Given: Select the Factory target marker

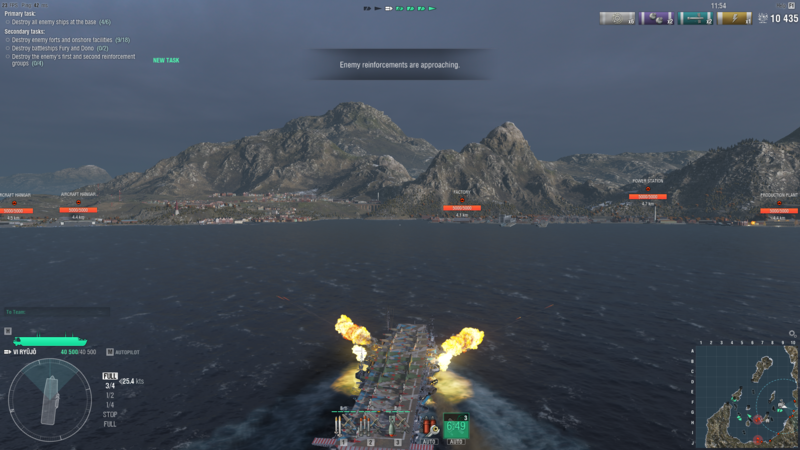Looking at the screenshot, I should click(461, 208).
